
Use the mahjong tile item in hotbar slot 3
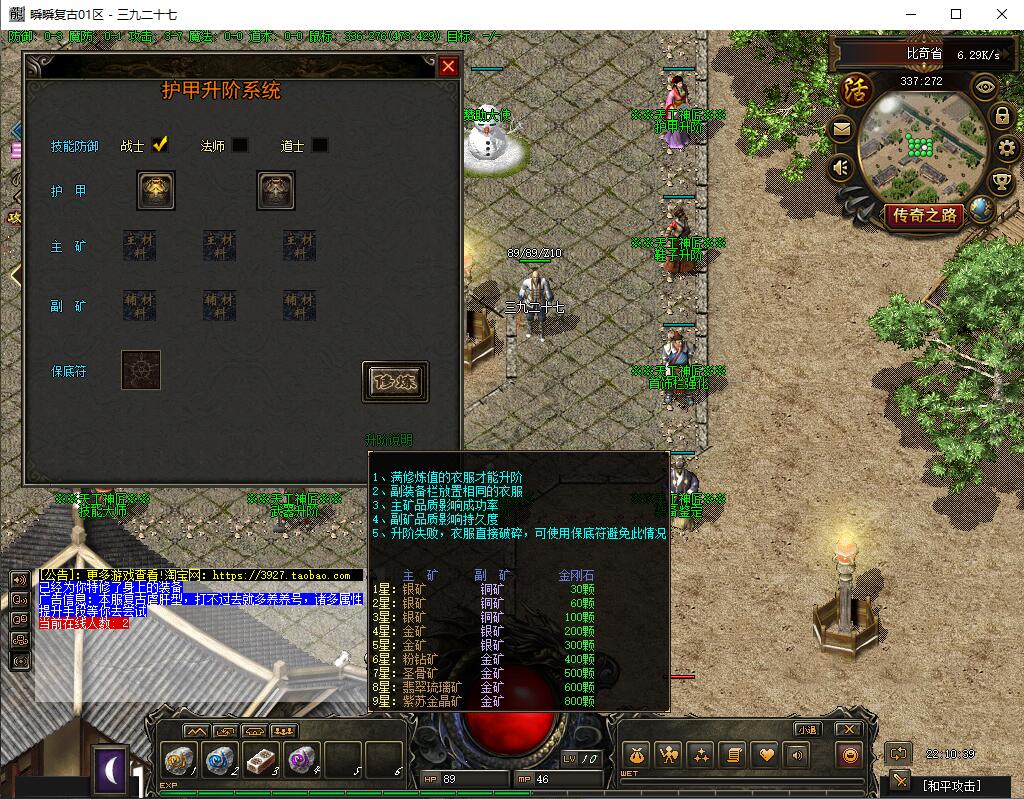pyautogui.click(x=262, y=762)
